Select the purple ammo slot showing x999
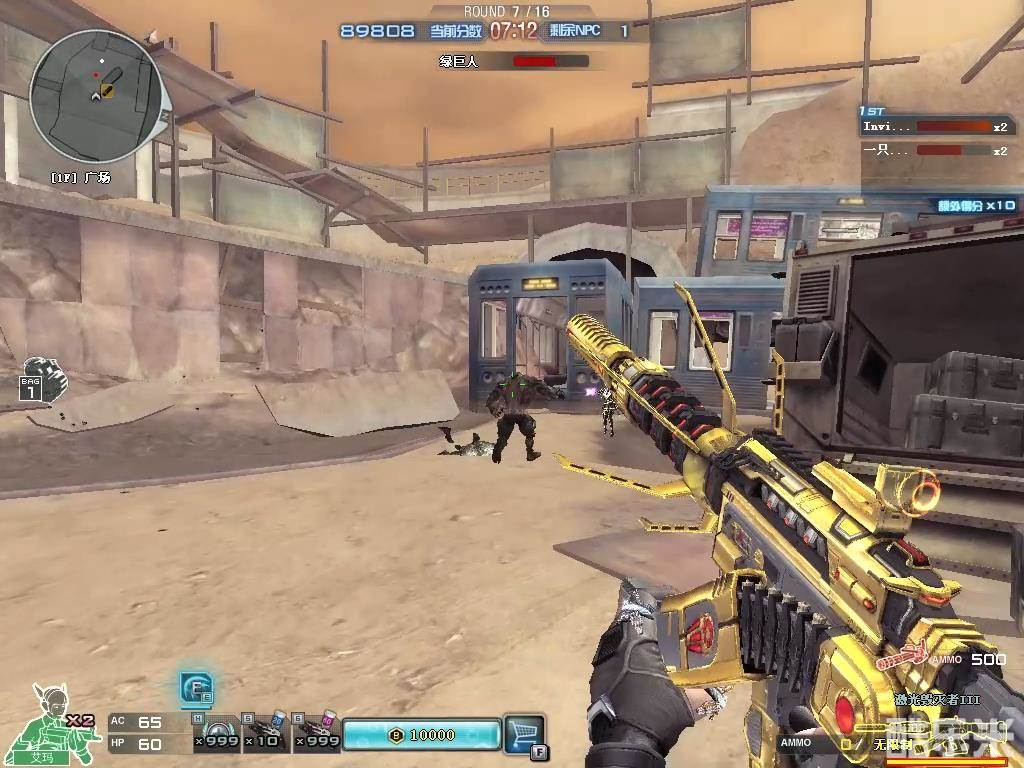Image resolution: width=1024 pixels, height=768 pixels. (x=317, y=734)
